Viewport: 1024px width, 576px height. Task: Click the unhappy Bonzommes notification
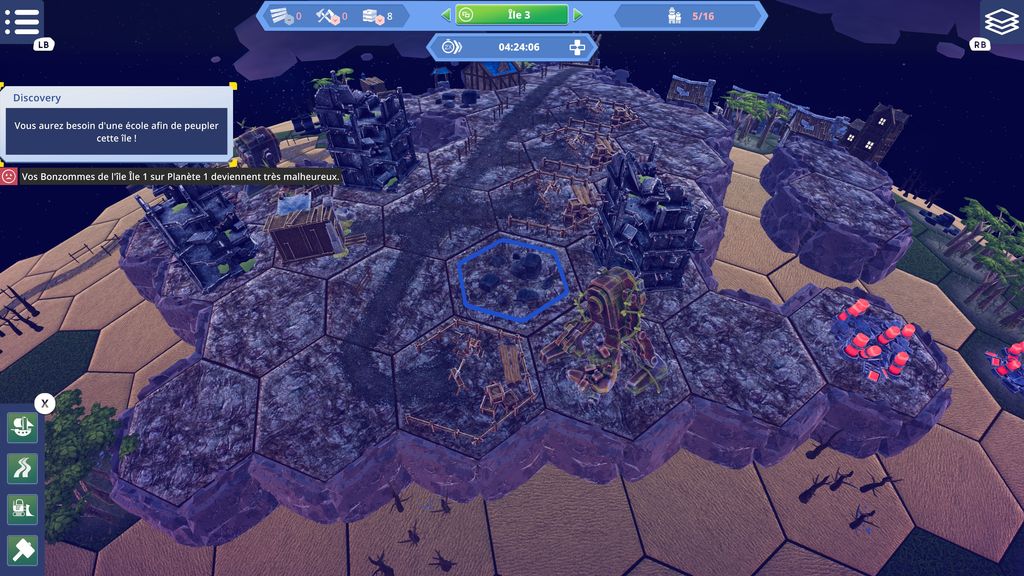tap(172, 176)
